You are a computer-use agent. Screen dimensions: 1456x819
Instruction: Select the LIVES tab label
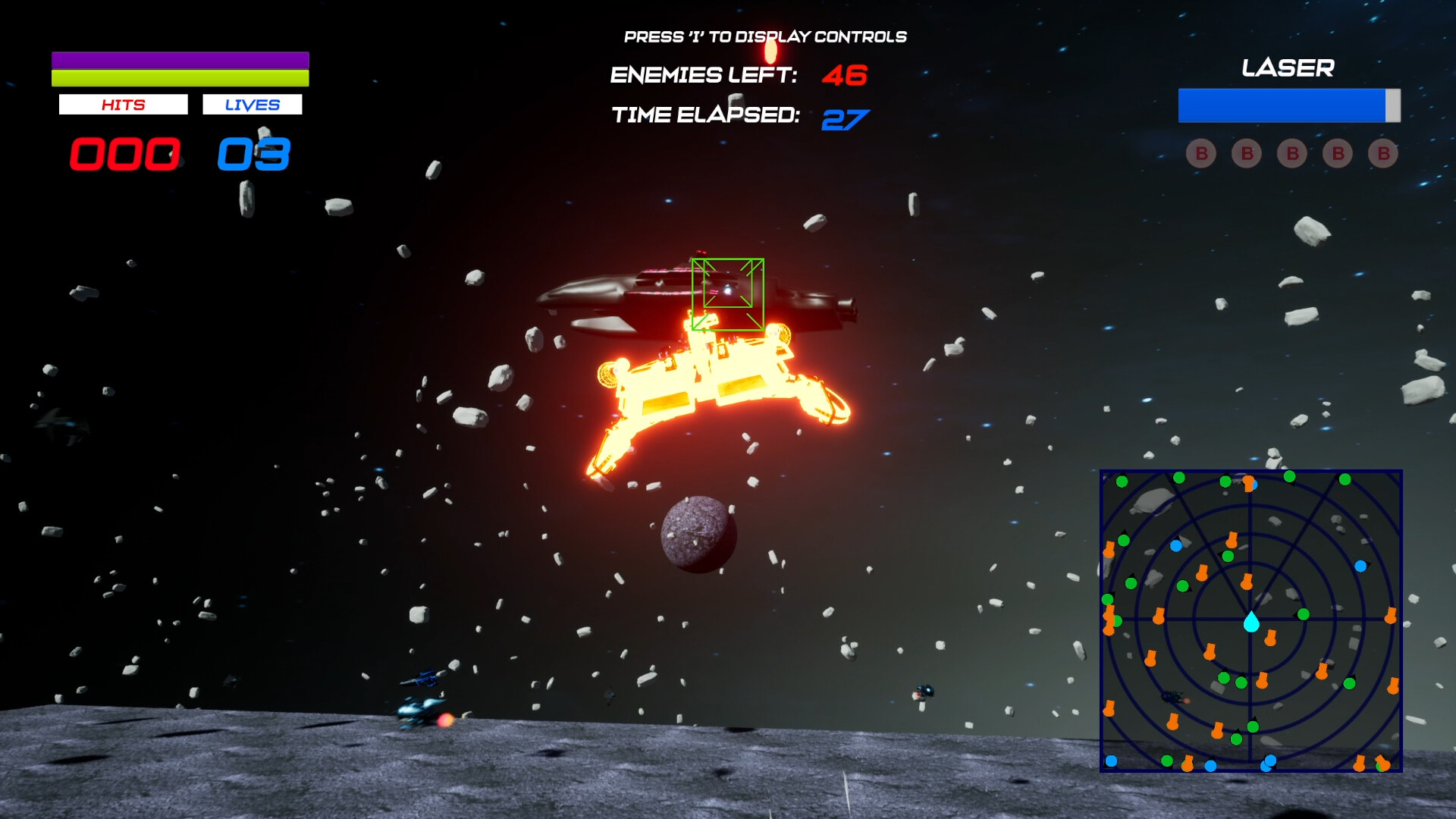[x=252, y=104]
